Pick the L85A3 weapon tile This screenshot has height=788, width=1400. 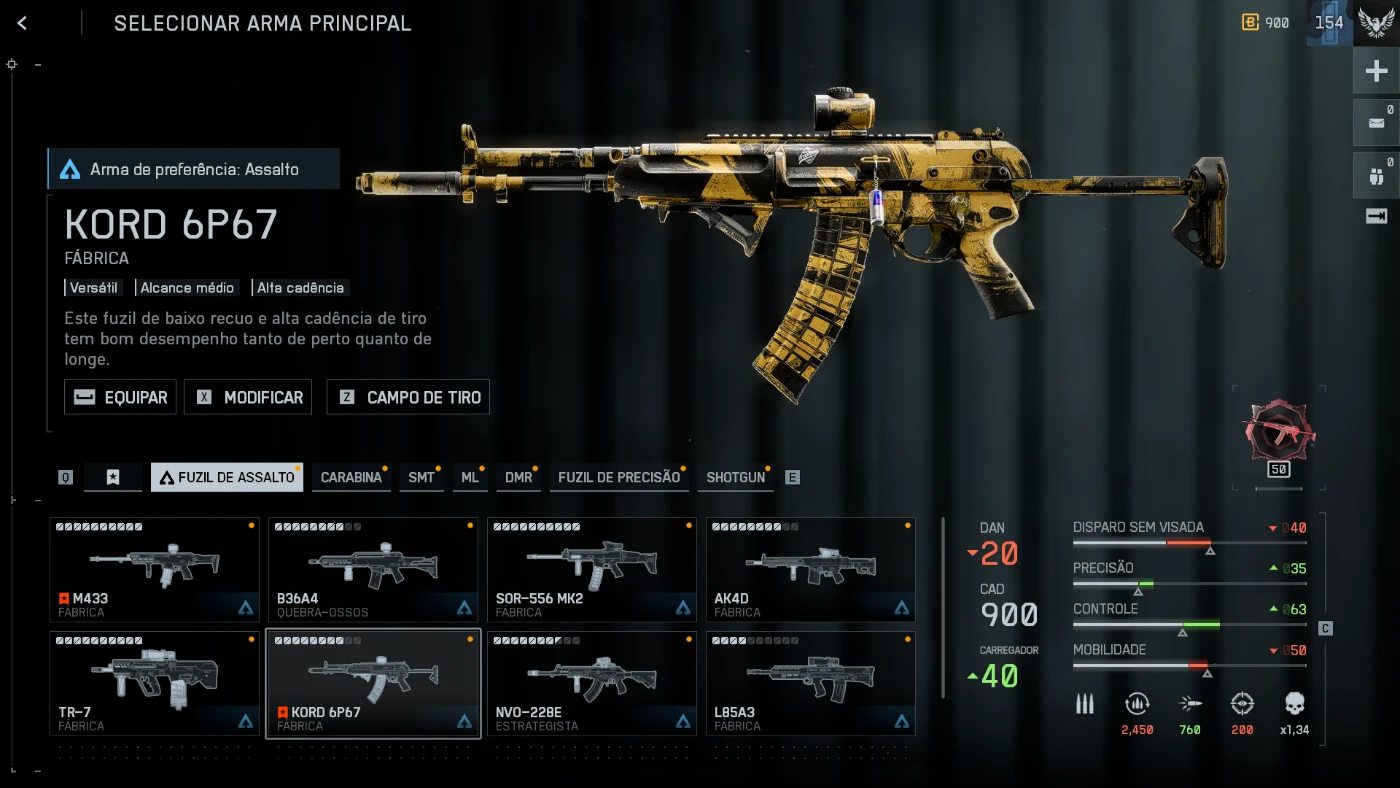pos(810,684)
